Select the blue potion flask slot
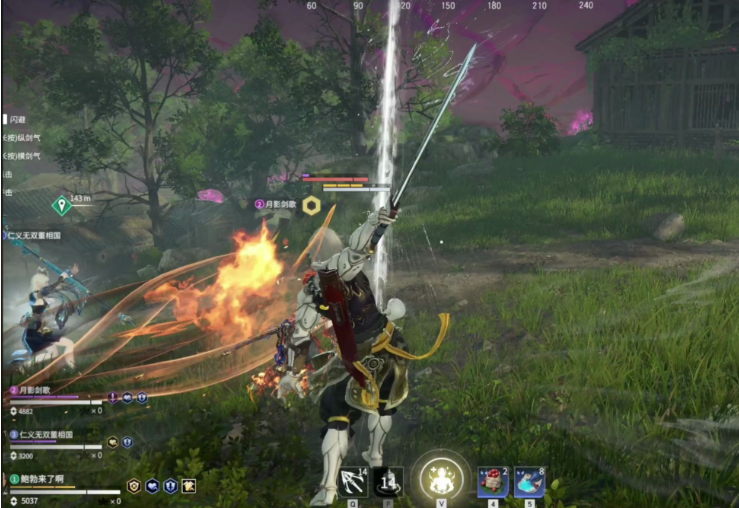The width and height of the screenshot is (739, 508). coord(529,482)
